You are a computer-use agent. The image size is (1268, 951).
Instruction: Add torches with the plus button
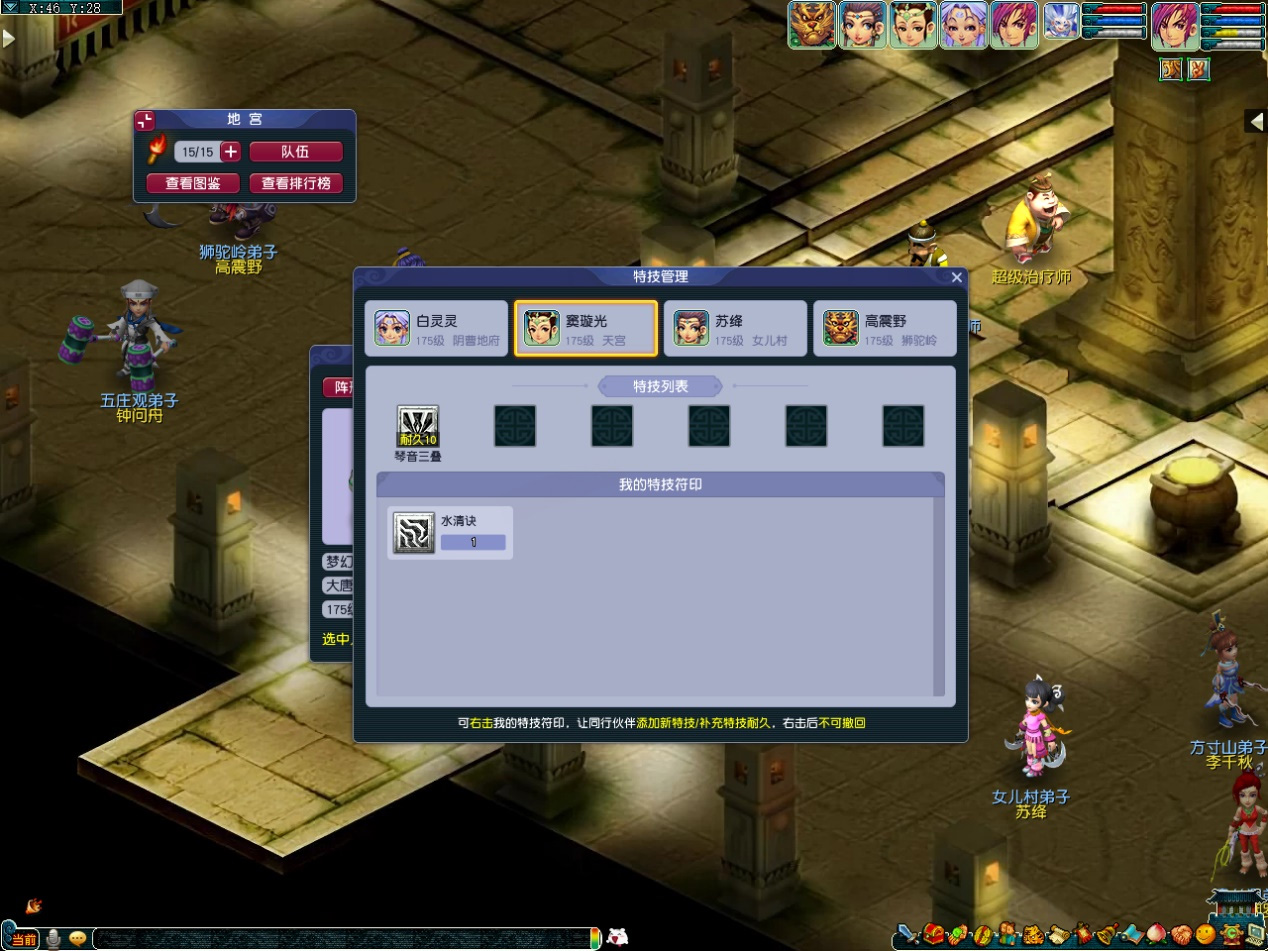pos(230,152)
